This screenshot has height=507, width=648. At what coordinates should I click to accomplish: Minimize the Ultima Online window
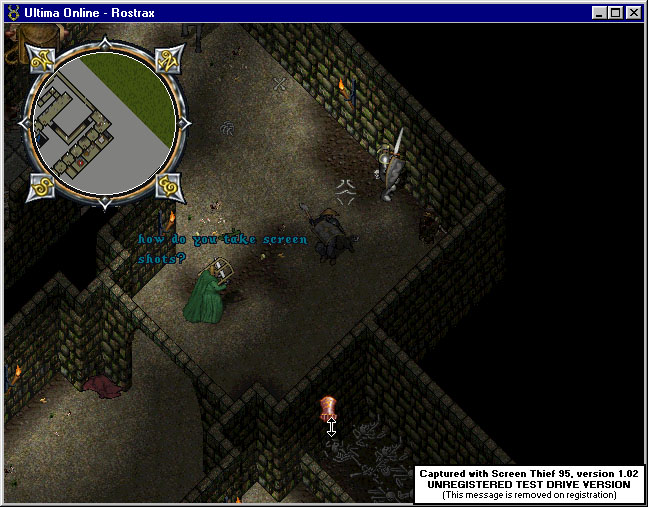coord(599,13)
